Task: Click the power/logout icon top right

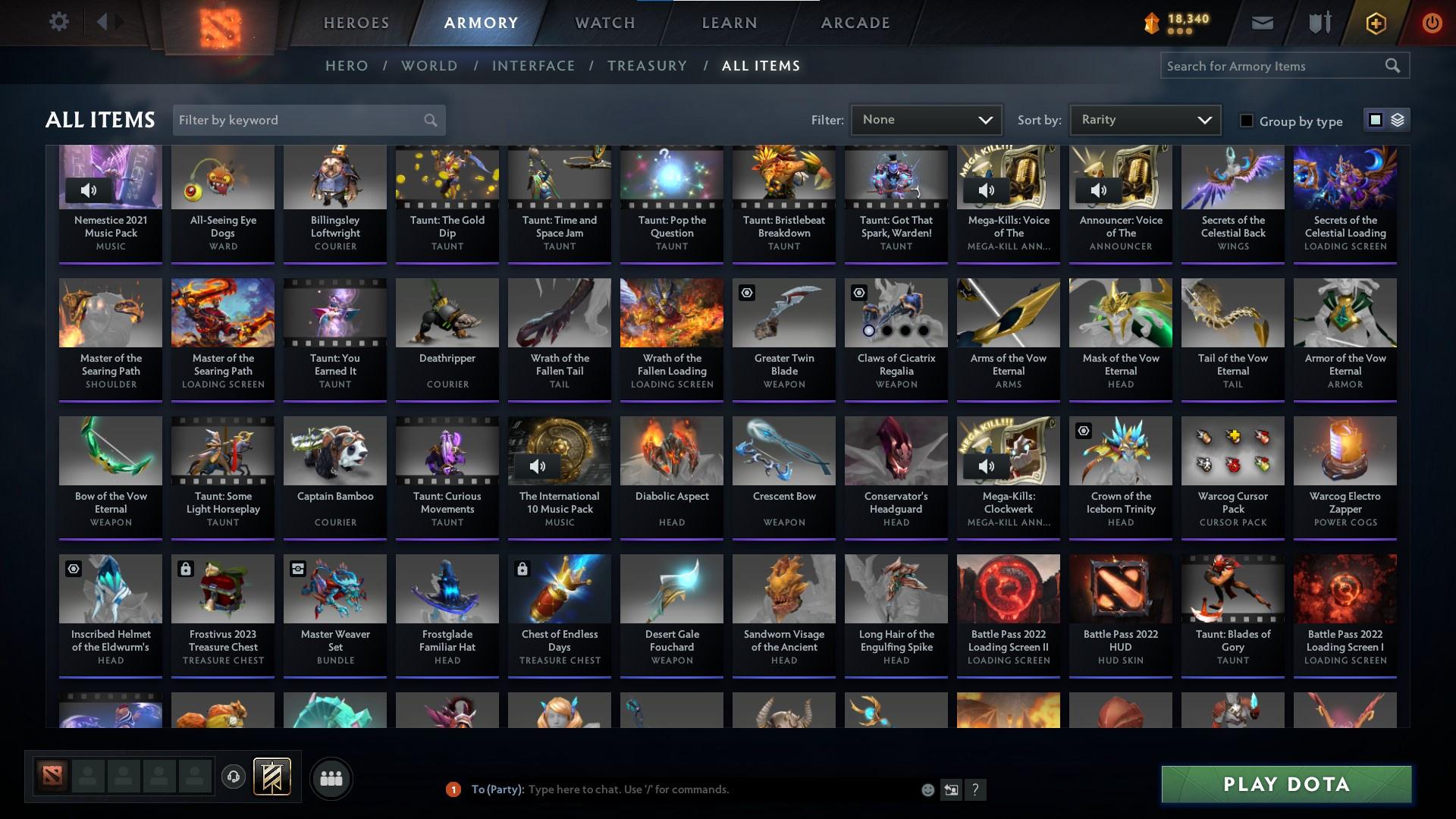Action: coord(1432,22)
